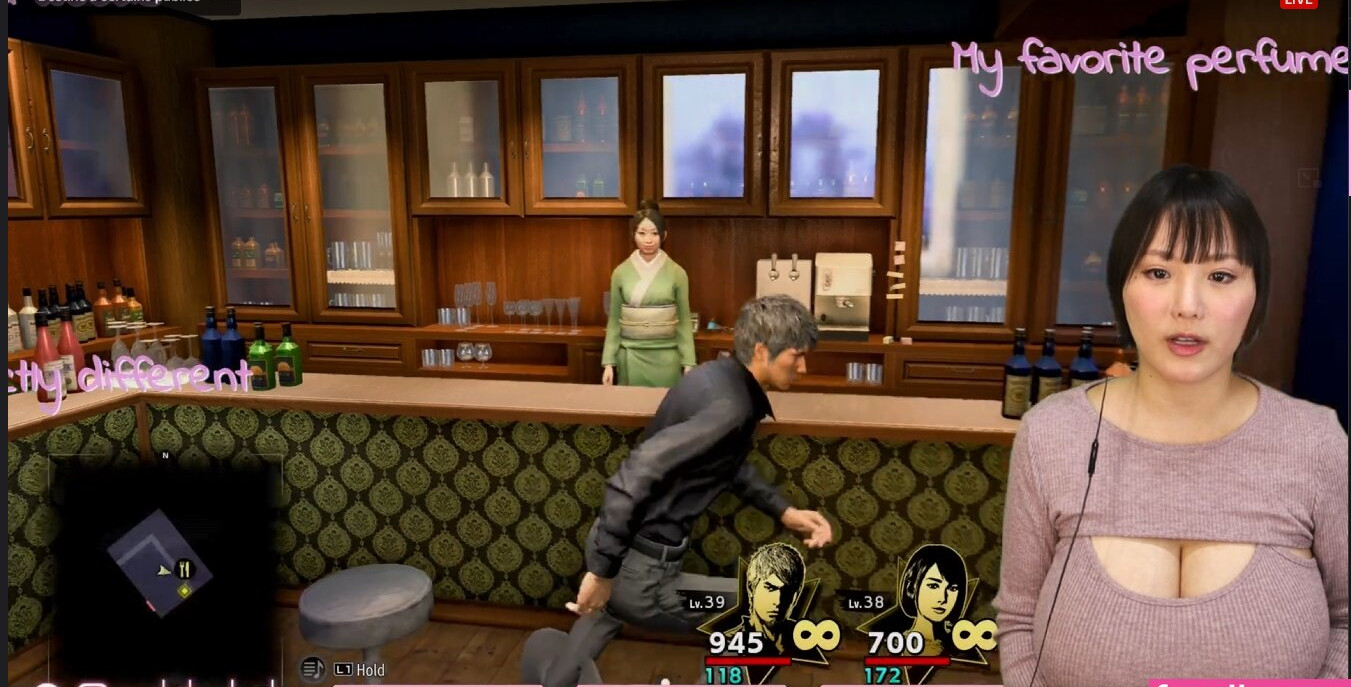Click the yellow diamond marker on minimap
The width and height of the screenshot is (1351, 687).
pos(183,591)
